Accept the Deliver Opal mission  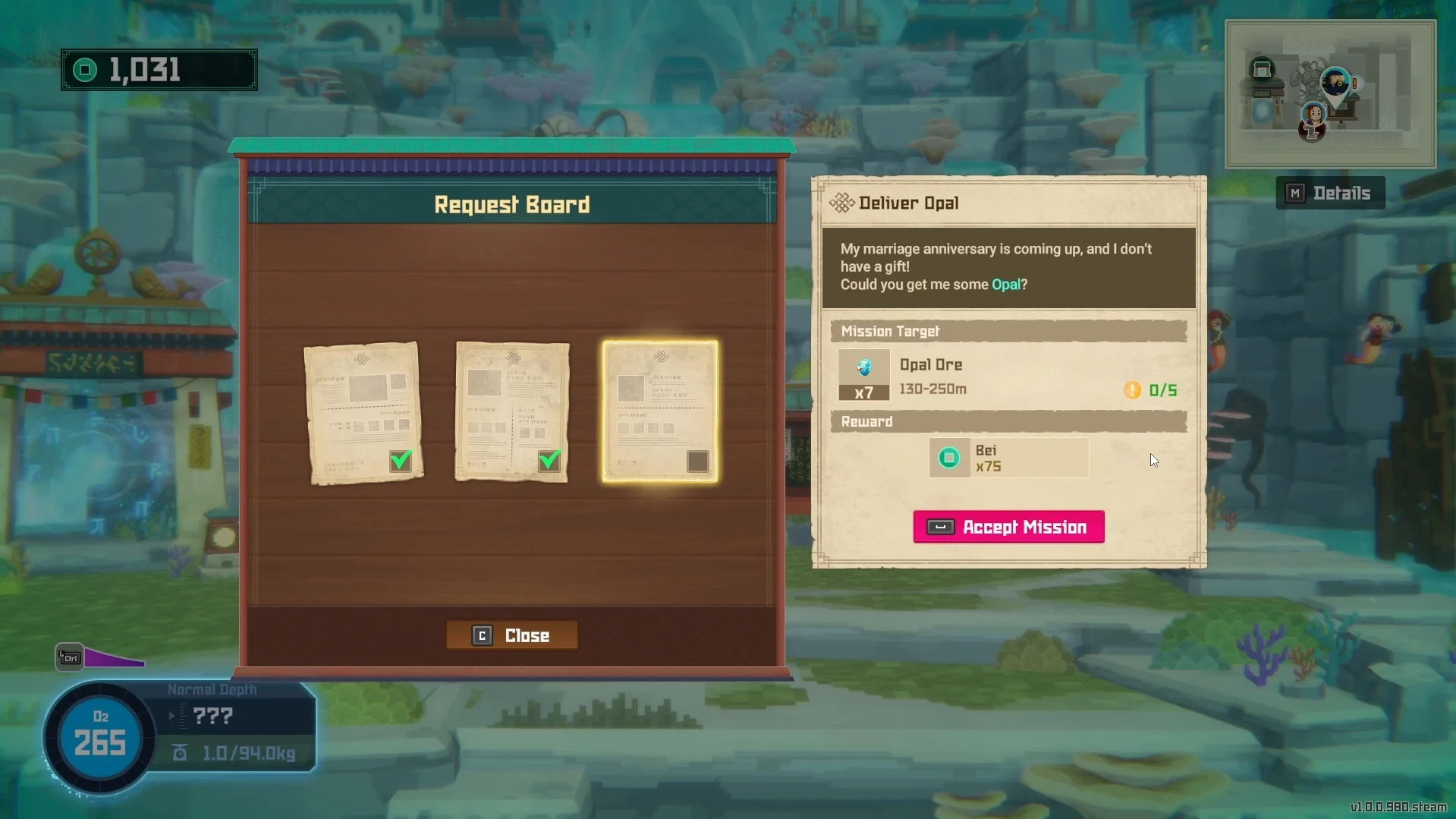[1008, 527]
